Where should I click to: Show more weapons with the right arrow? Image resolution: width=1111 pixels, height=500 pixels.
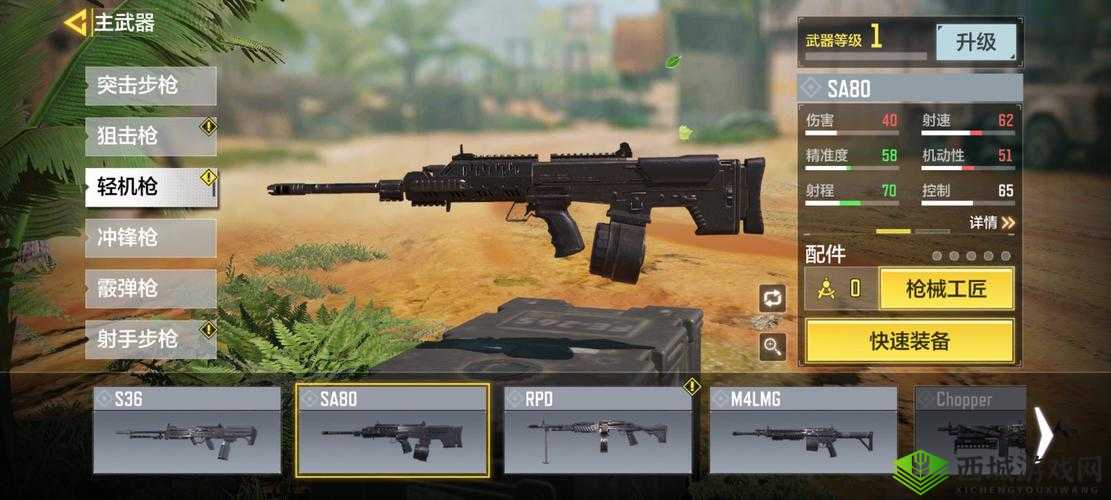point(1043,433)
